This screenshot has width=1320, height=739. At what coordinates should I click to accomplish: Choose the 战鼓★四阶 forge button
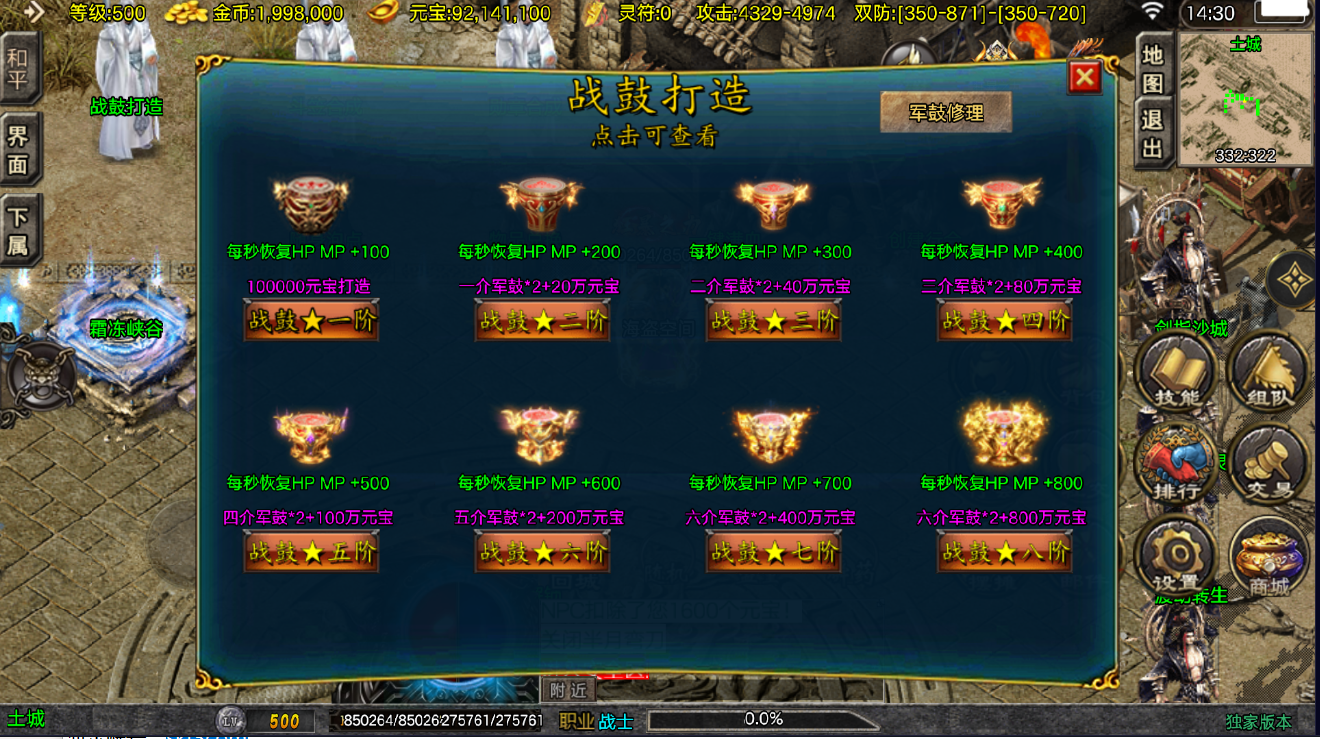point(1004,321)
